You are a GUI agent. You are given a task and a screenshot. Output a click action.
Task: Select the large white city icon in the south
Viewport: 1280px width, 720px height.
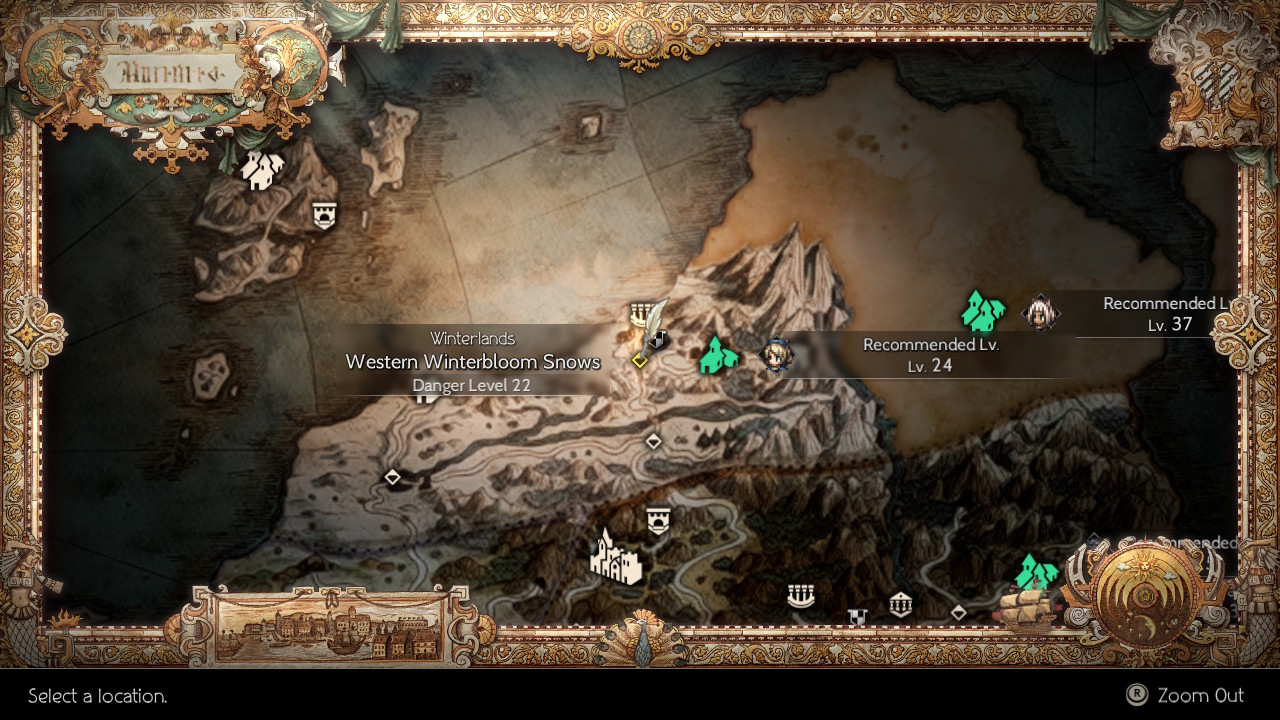(x=617, y=560)
